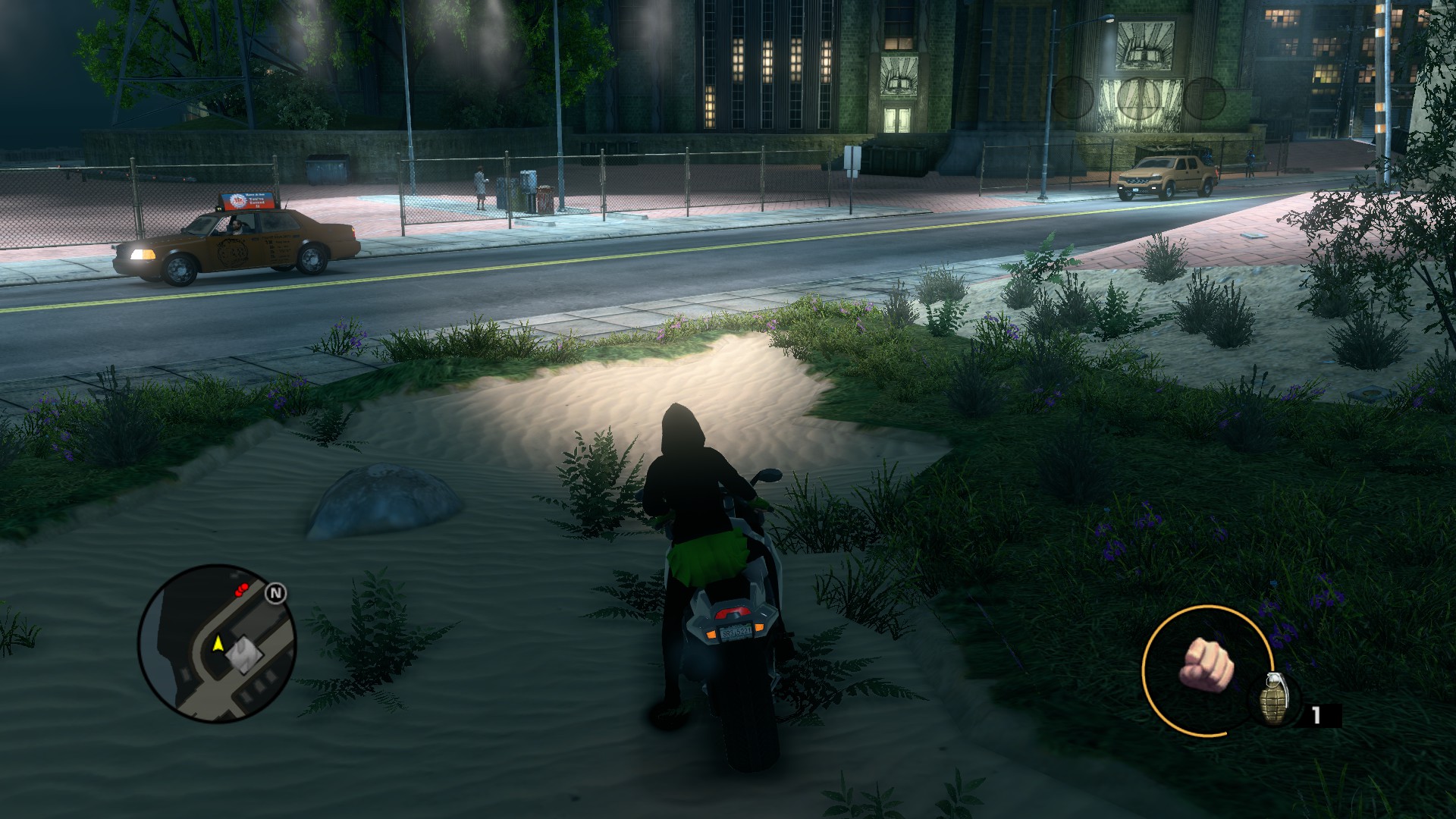Click the circular minimap

217,645
